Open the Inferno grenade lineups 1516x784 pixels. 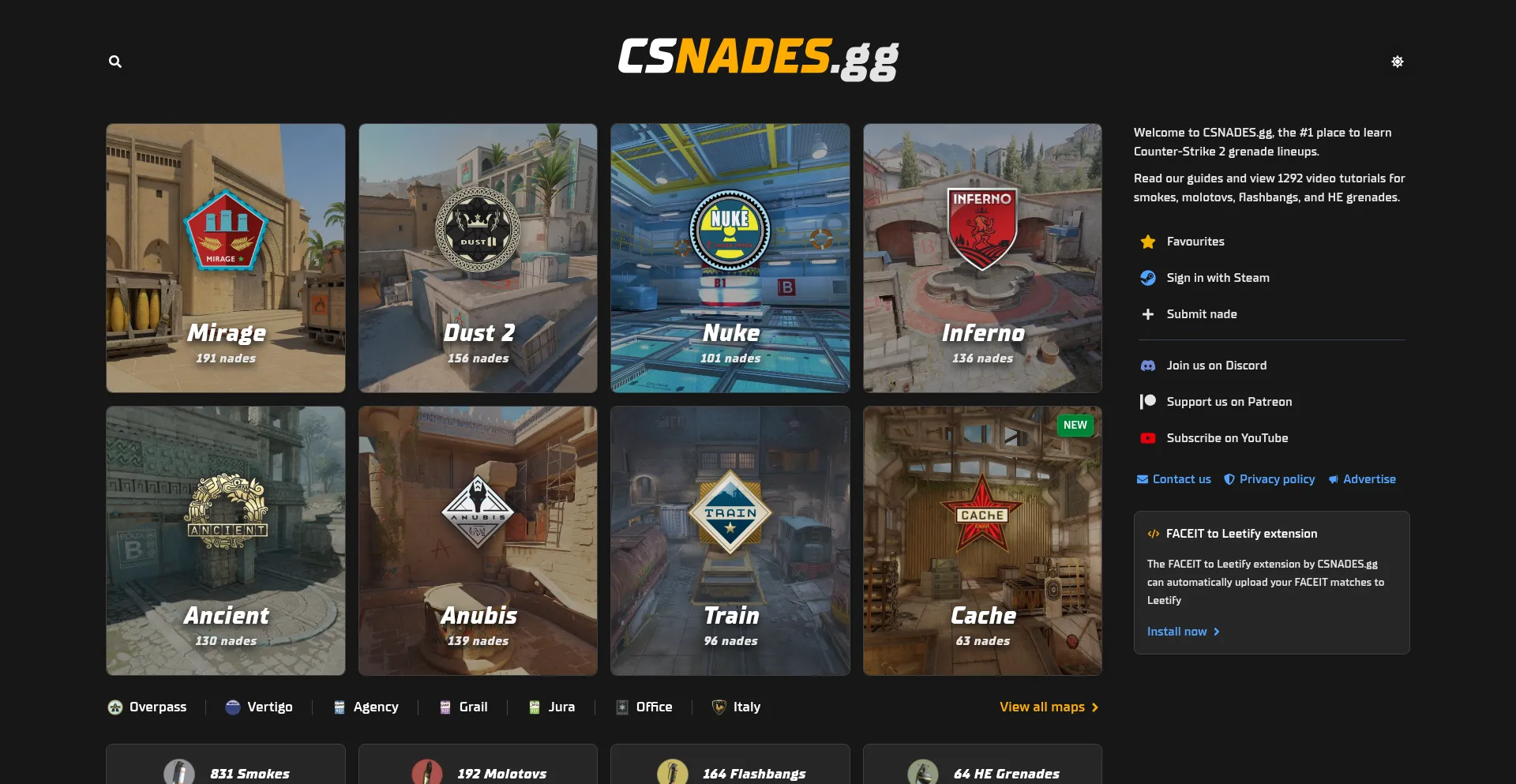tap(982, 258)
